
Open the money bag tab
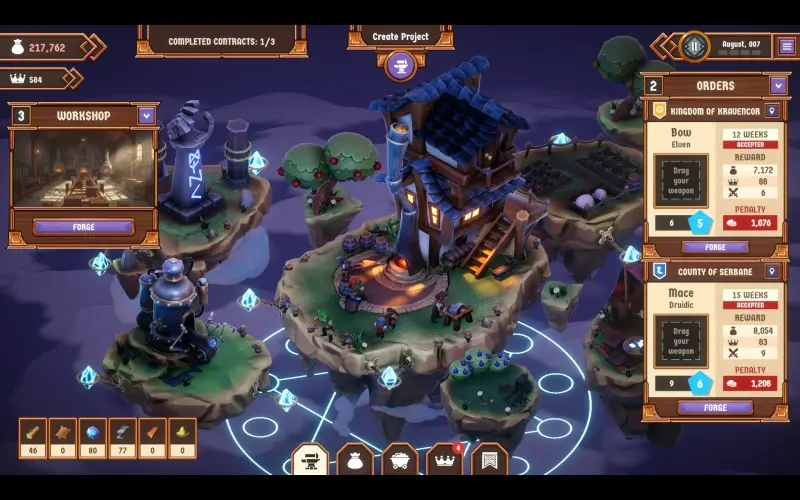click(355, 460)
